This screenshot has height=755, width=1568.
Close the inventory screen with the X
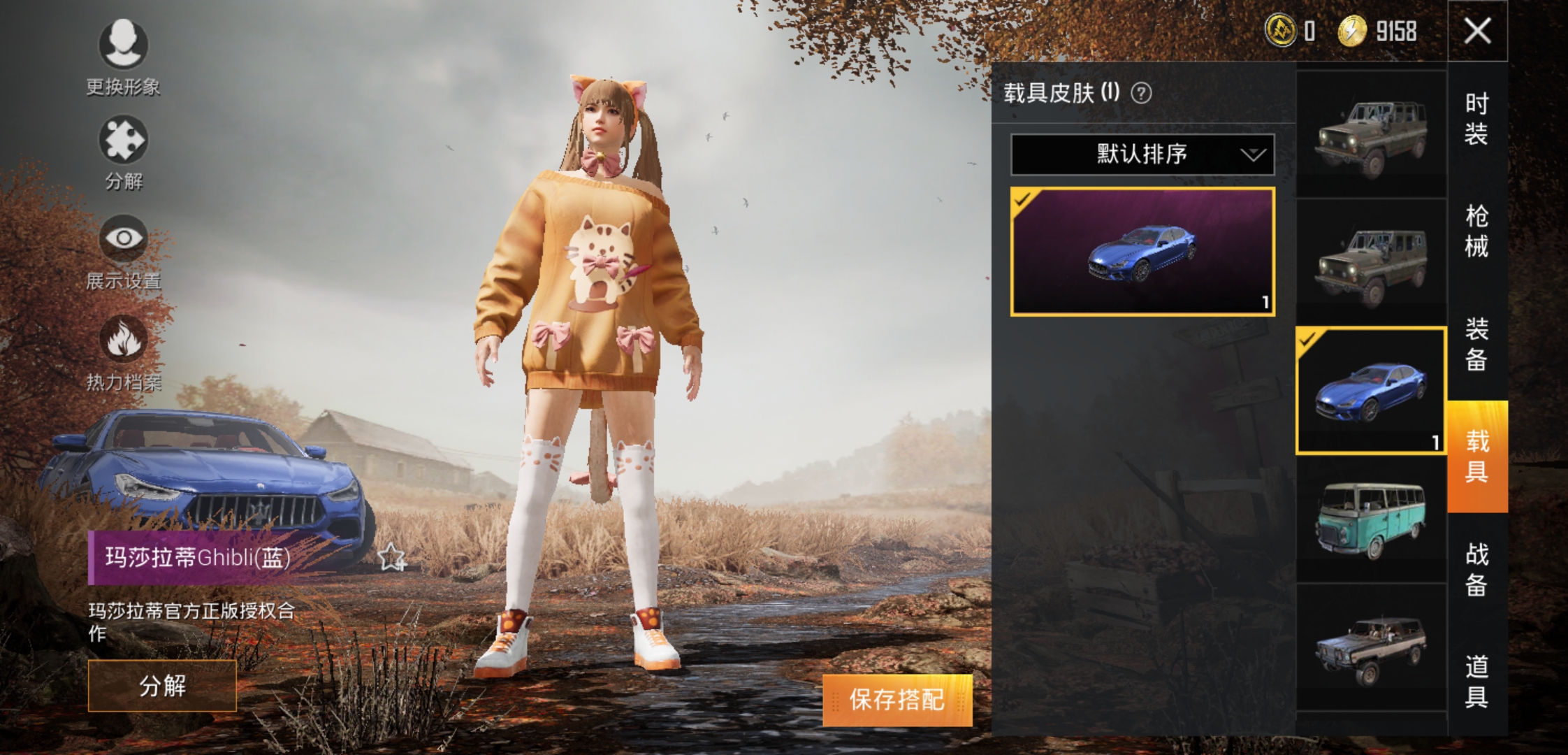point(1477,31)
